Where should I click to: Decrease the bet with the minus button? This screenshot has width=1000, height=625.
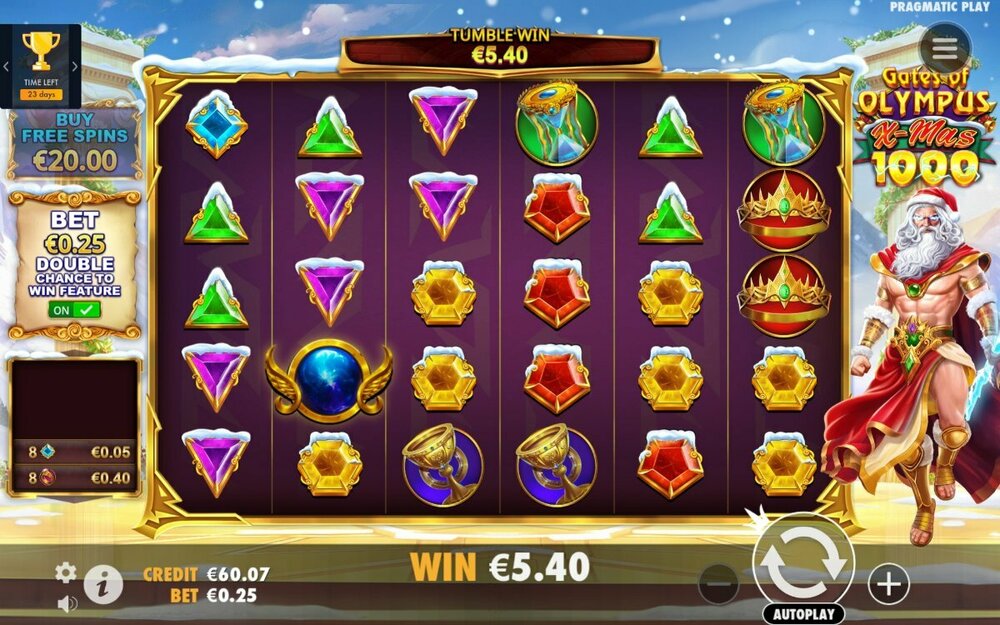tap(718, 583)
